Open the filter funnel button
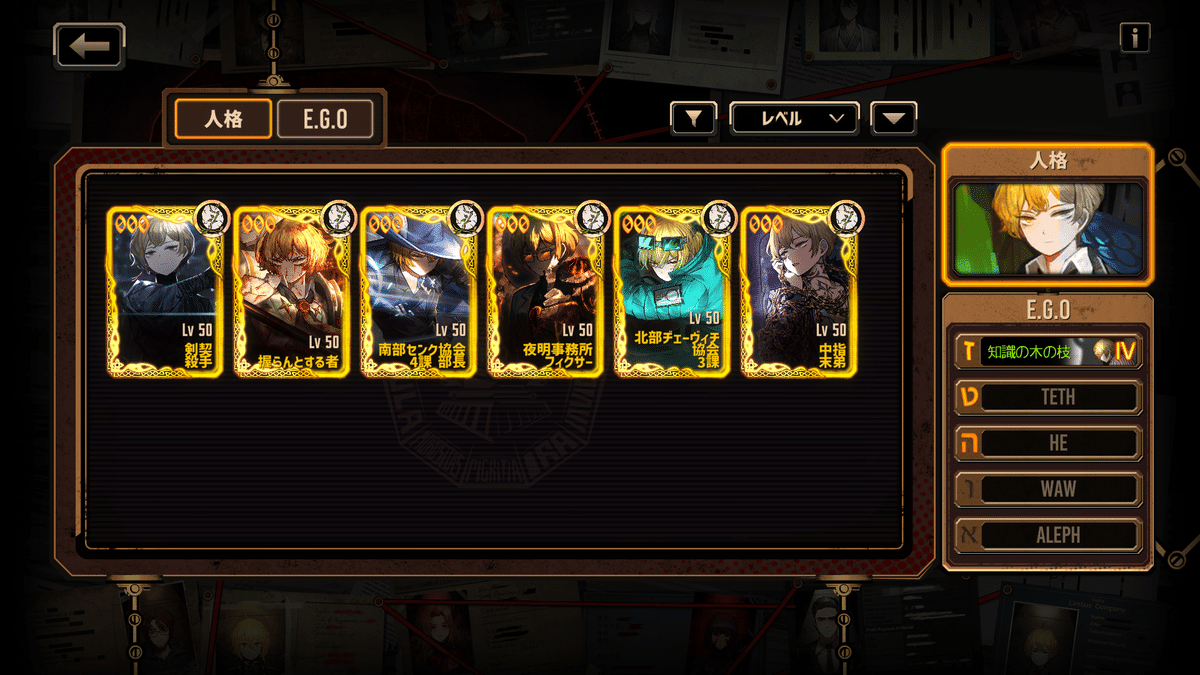Image resolution: width=1200 pixels, height=675 pixels. click(694, 118)
